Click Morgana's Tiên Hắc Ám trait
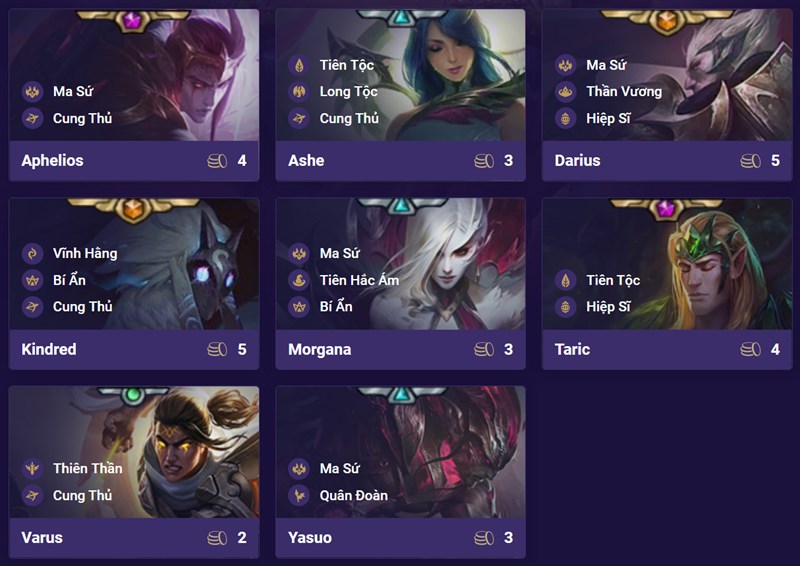 [358, 280]
